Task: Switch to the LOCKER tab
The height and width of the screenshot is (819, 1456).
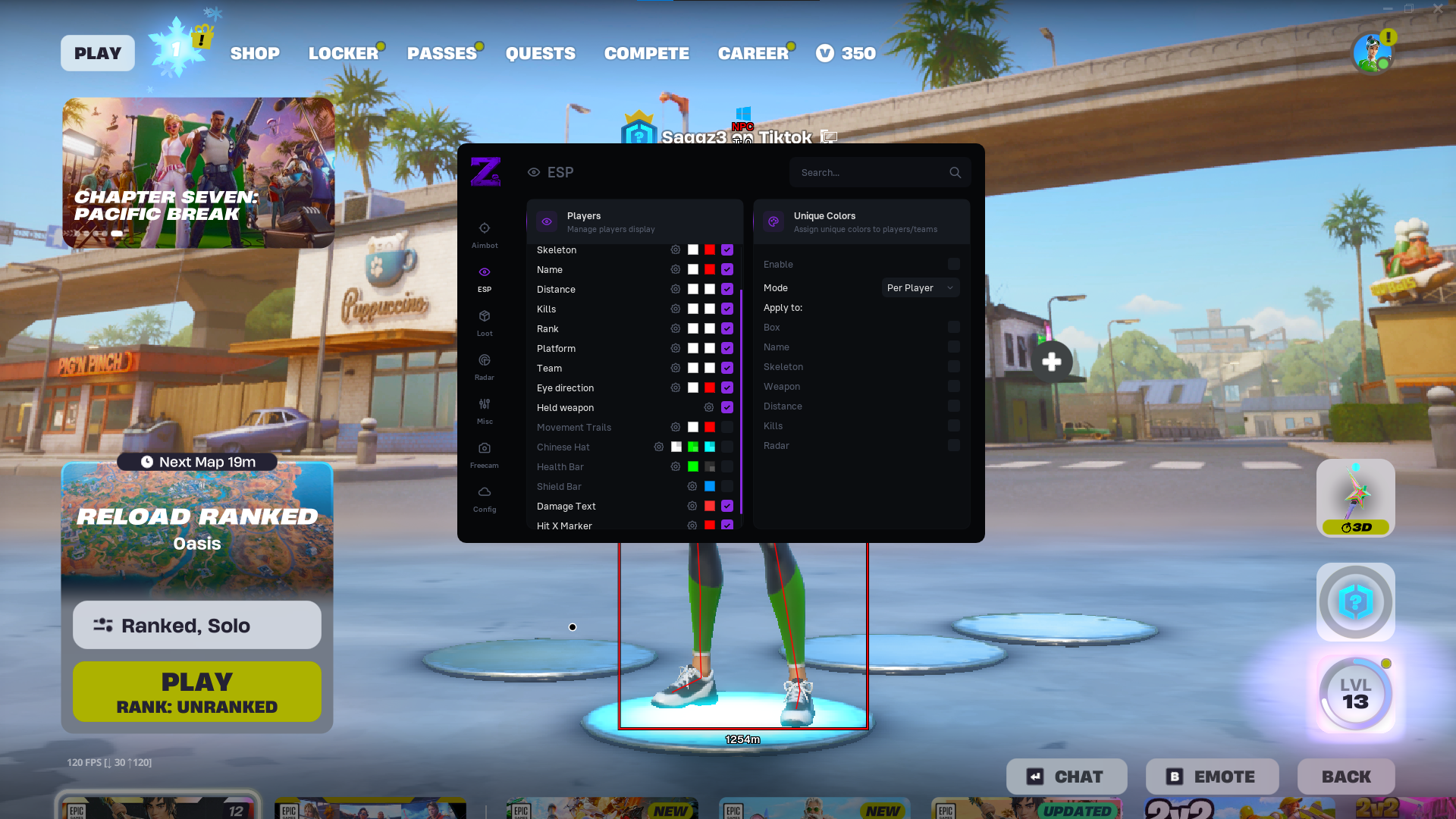Action: tap(343, 53)
